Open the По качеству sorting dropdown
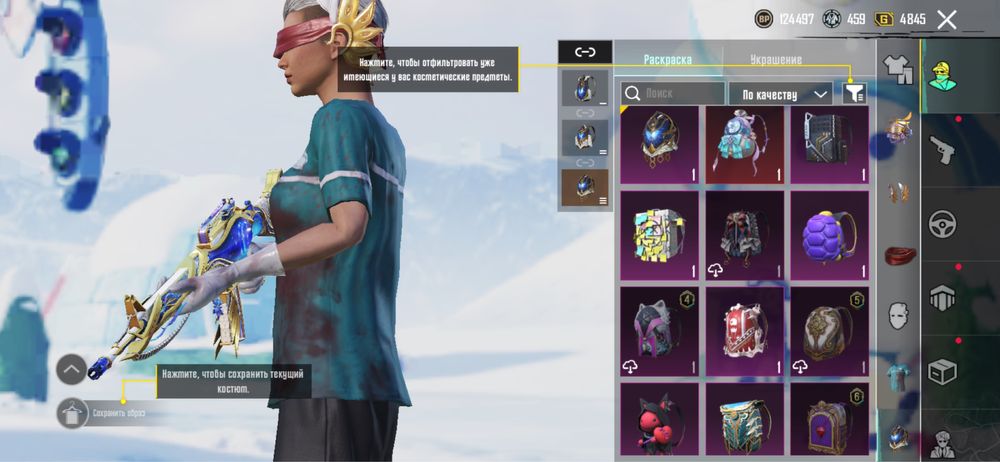The height and width of the screenshot is (462, 1000). pos(781,94)
